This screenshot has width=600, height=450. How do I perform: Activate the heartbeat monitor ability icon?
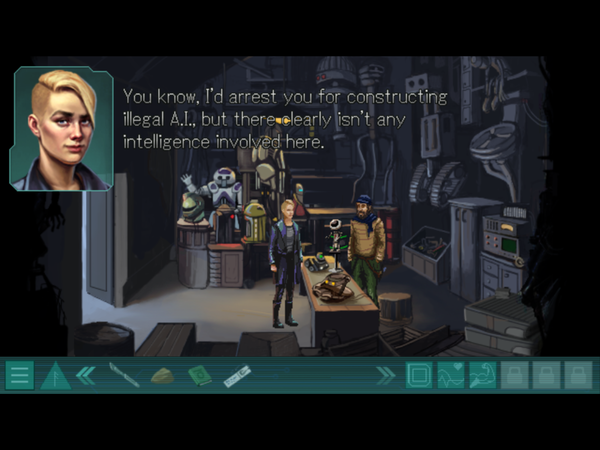point(451,376)
